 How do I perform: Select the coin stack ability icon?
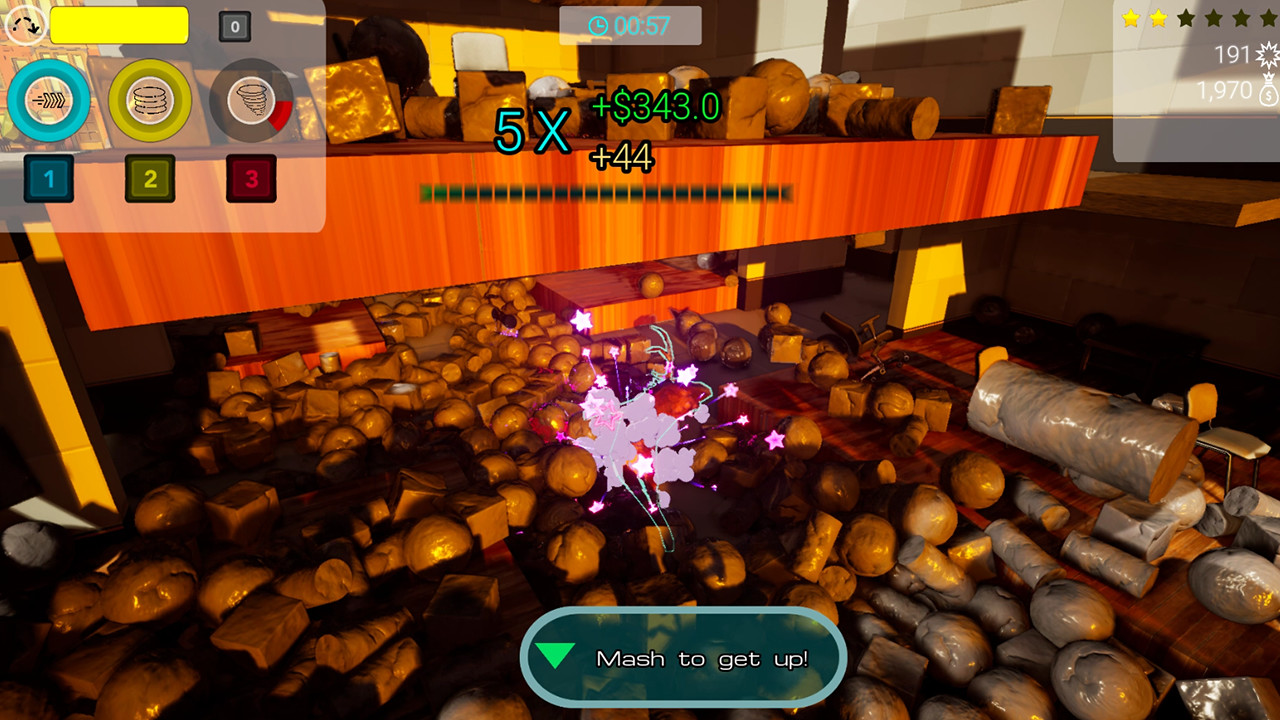150,101
